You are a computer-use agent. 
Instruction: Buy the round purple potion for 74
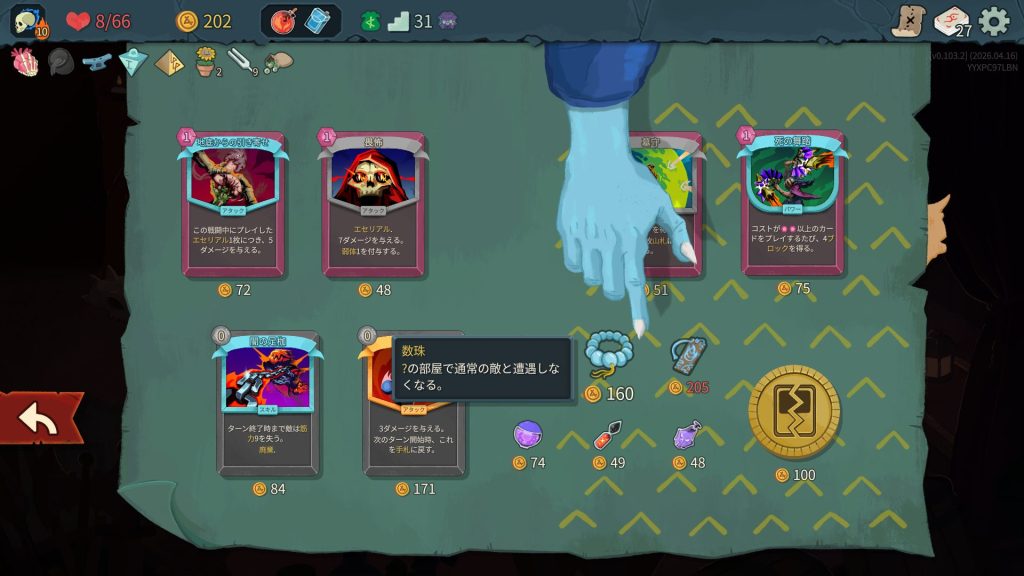pyautogui.click(x=527, y=435)
